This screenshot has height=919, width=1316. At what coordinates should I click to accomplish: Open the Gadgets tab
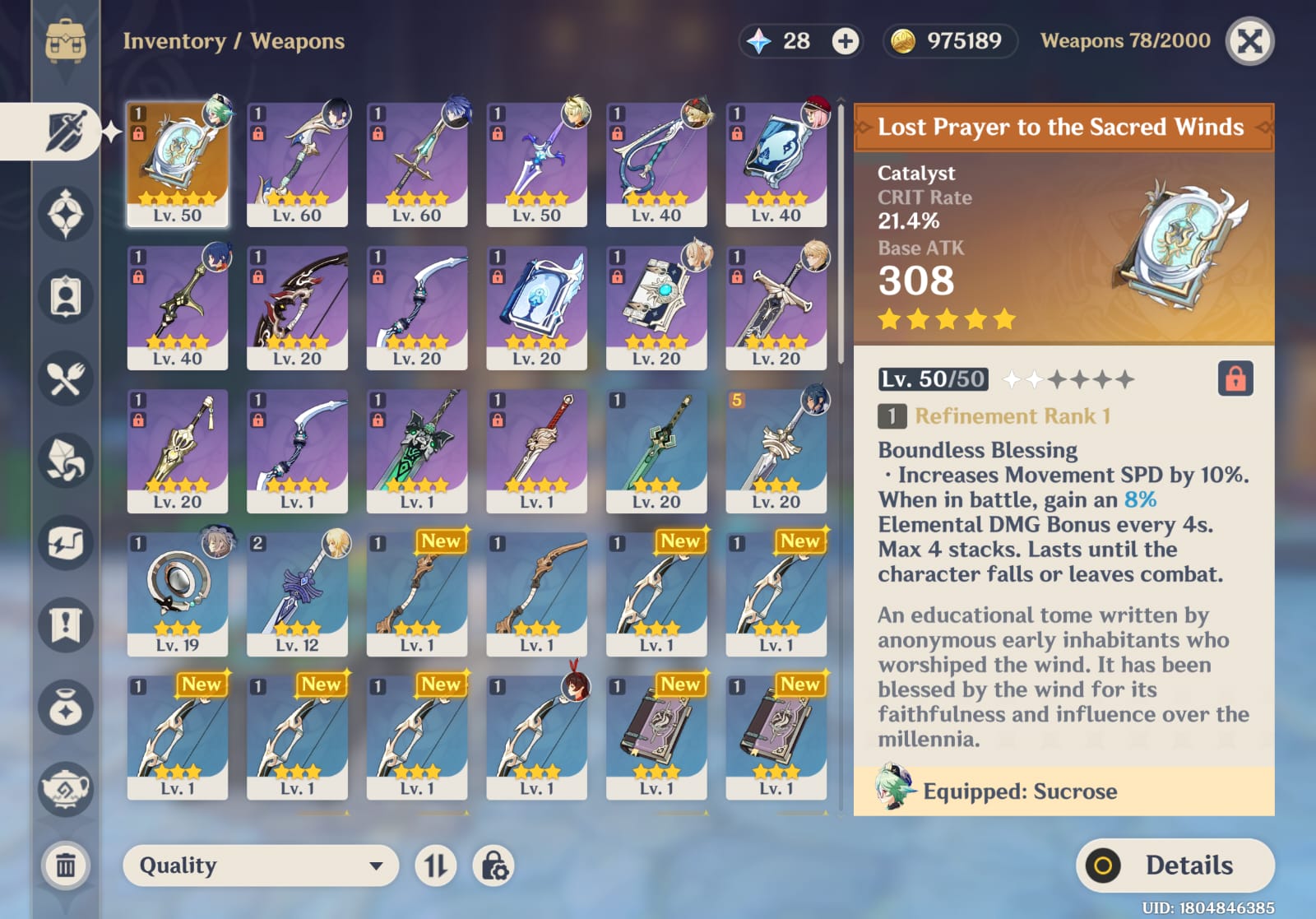pyautogui.click(x=66, y=543)
